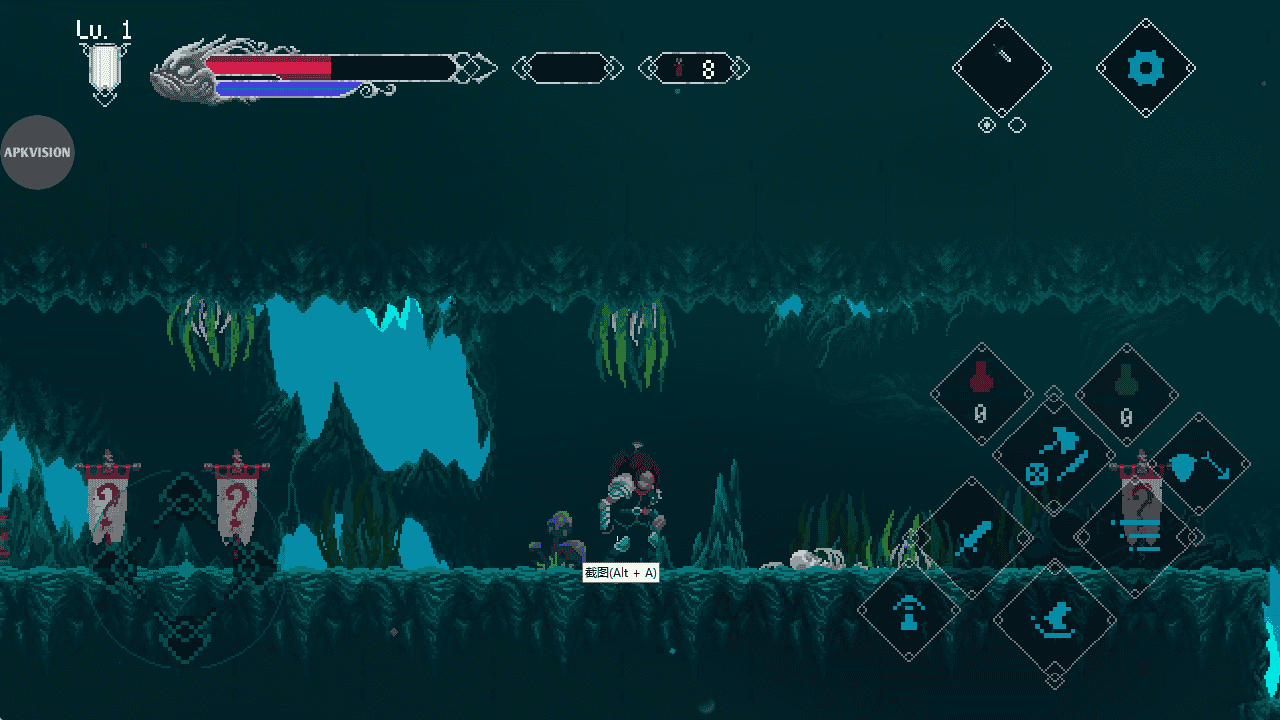Toggle the crosshair circle under the sword slot

coord(989,125)
